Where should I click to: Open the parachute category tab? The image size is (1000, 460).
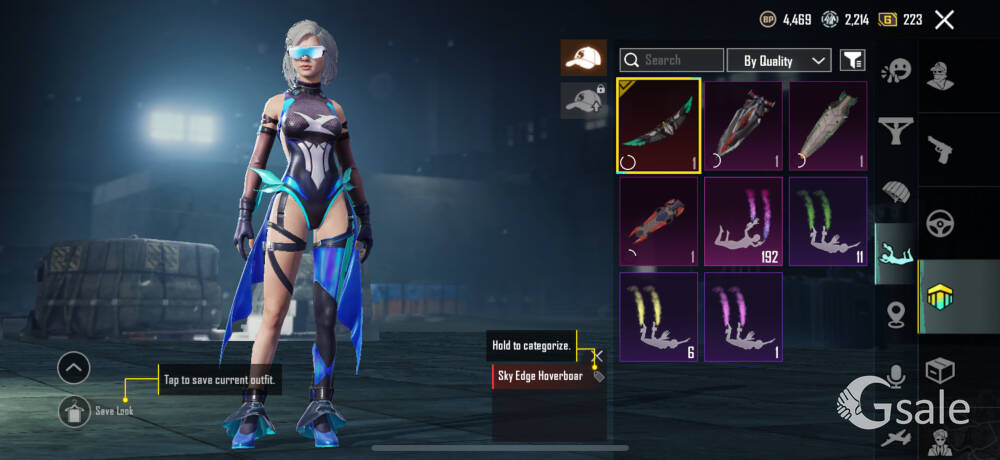896,190
